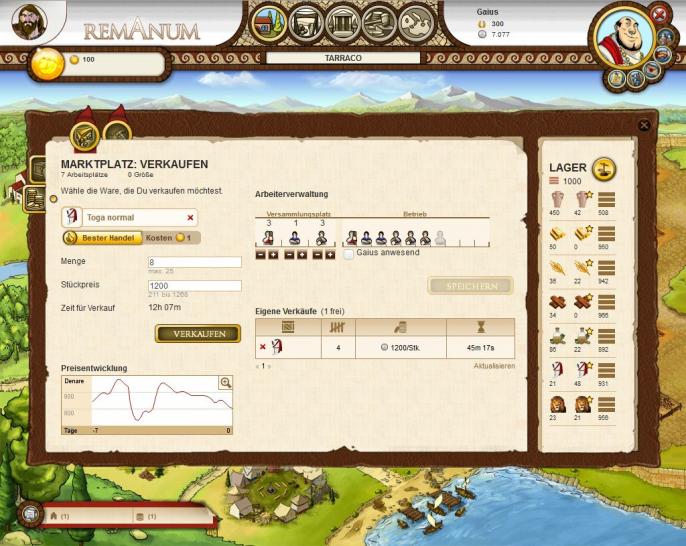The height and width of the screenshot is (546, 686).
Task: Cancel the listed toga sale
Action: (263, 347)
